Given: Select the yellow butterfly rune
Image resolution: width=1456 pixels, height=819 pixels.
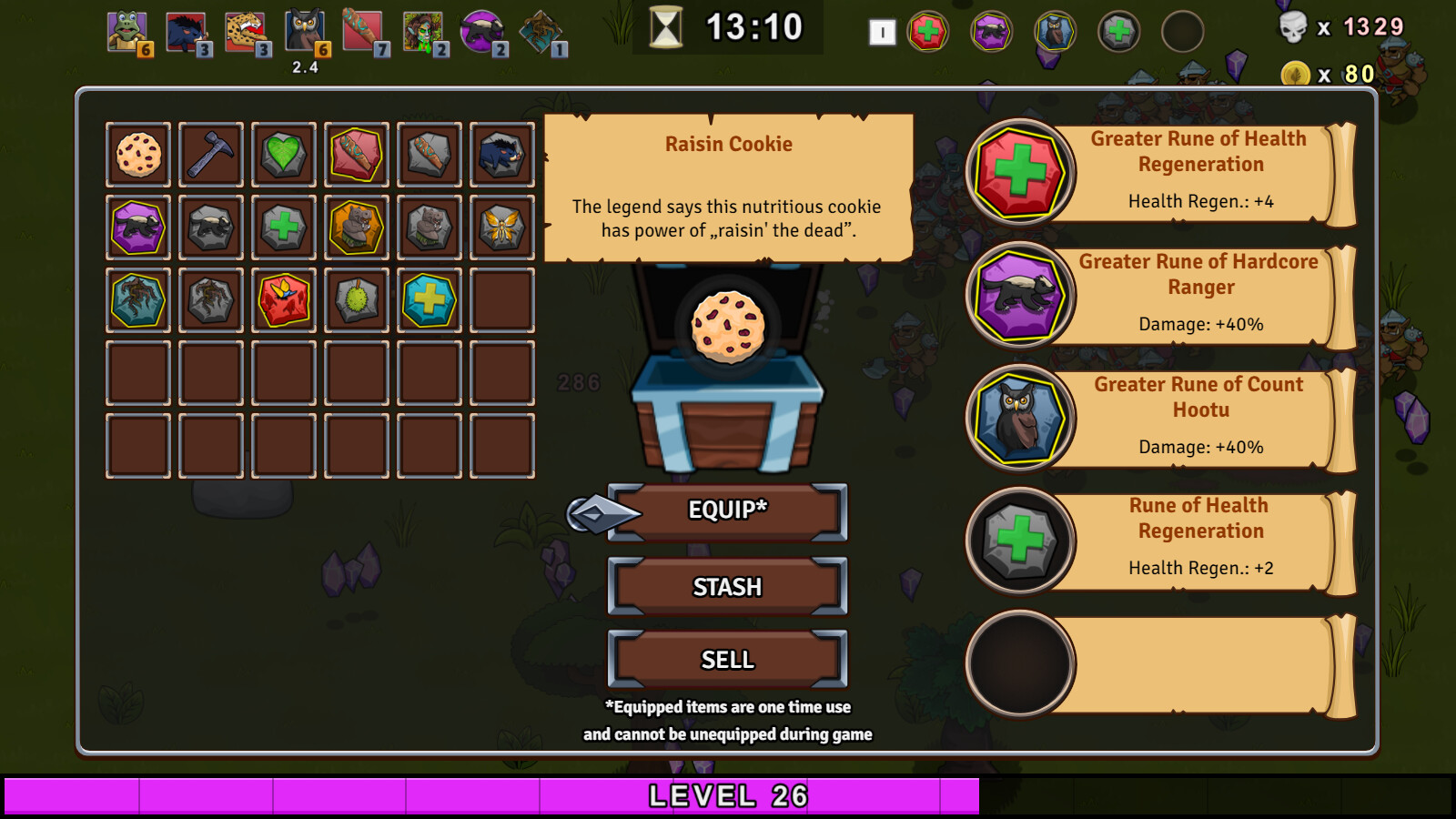Looking at the screenshot, I should click(501, 227).
